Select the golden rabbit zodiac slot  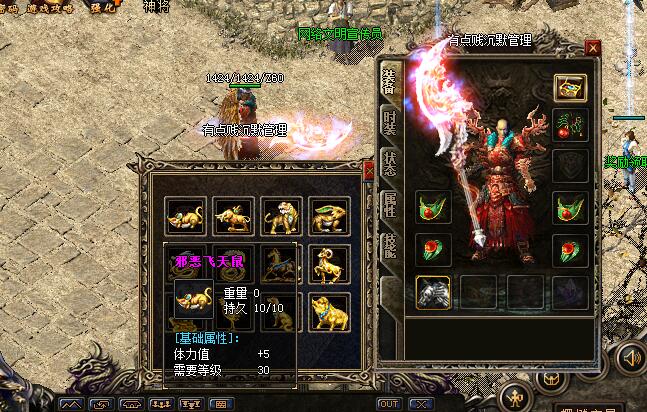(x=328, y=215)
